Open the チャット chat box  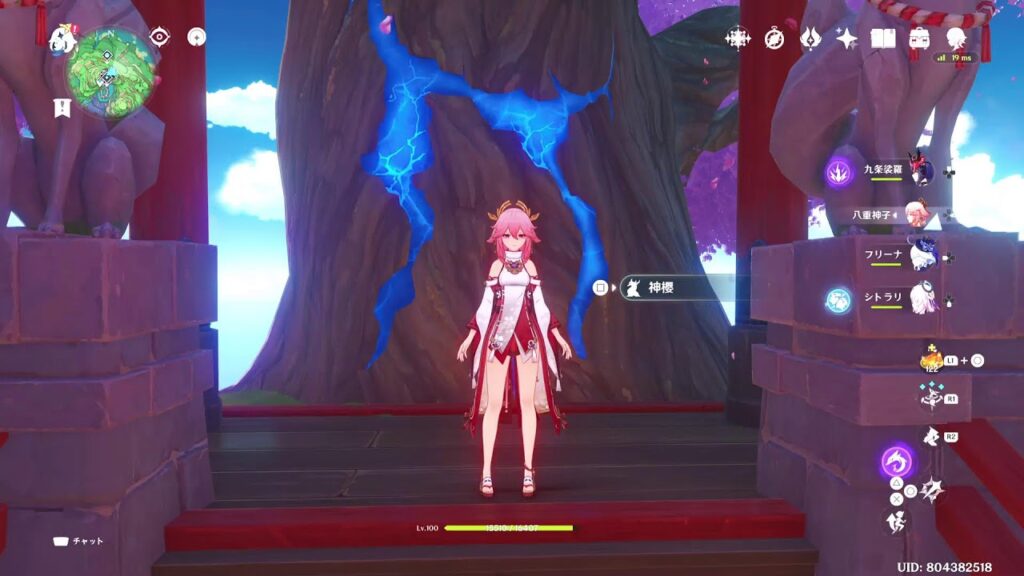pos(80,541)
